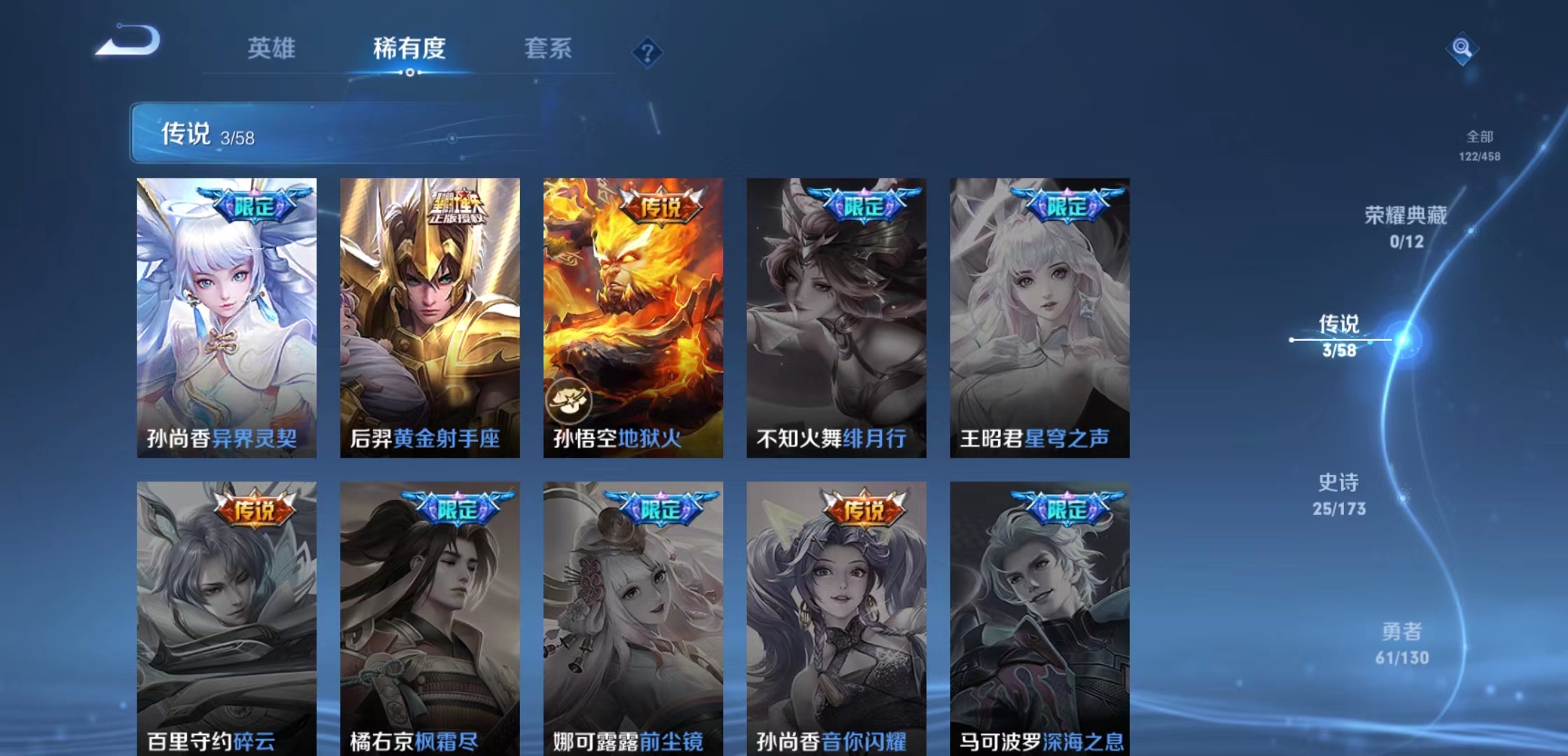Image resolution: width=1568 pixels, height=756 pixels.
Task: Click the 限定 badge on 孙尚香异界灵契 skin
Action: click(253, 202)
